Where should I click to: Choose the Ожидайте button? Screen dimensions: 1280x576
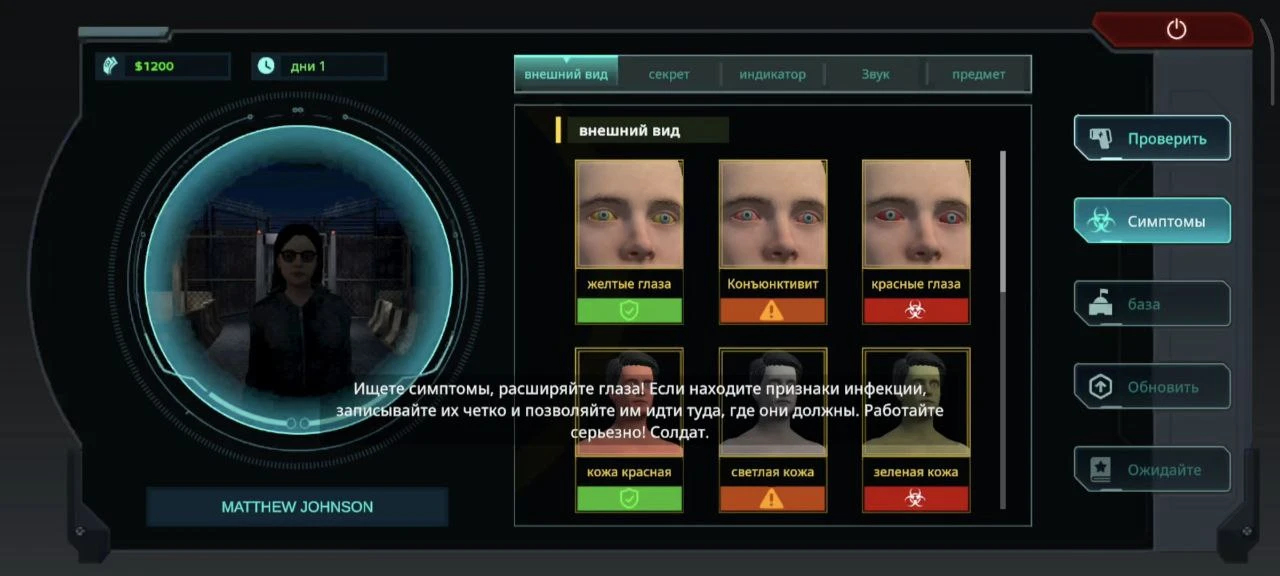click(1152, 469)
